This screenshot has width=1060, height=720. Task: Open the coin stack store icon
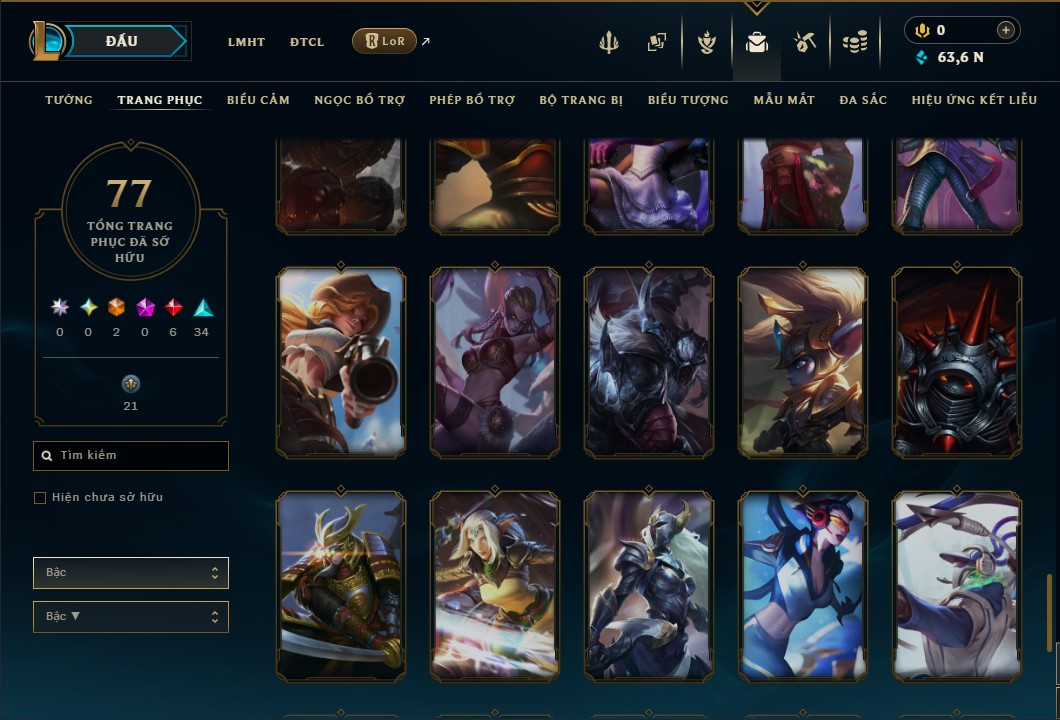click(854, 42)
